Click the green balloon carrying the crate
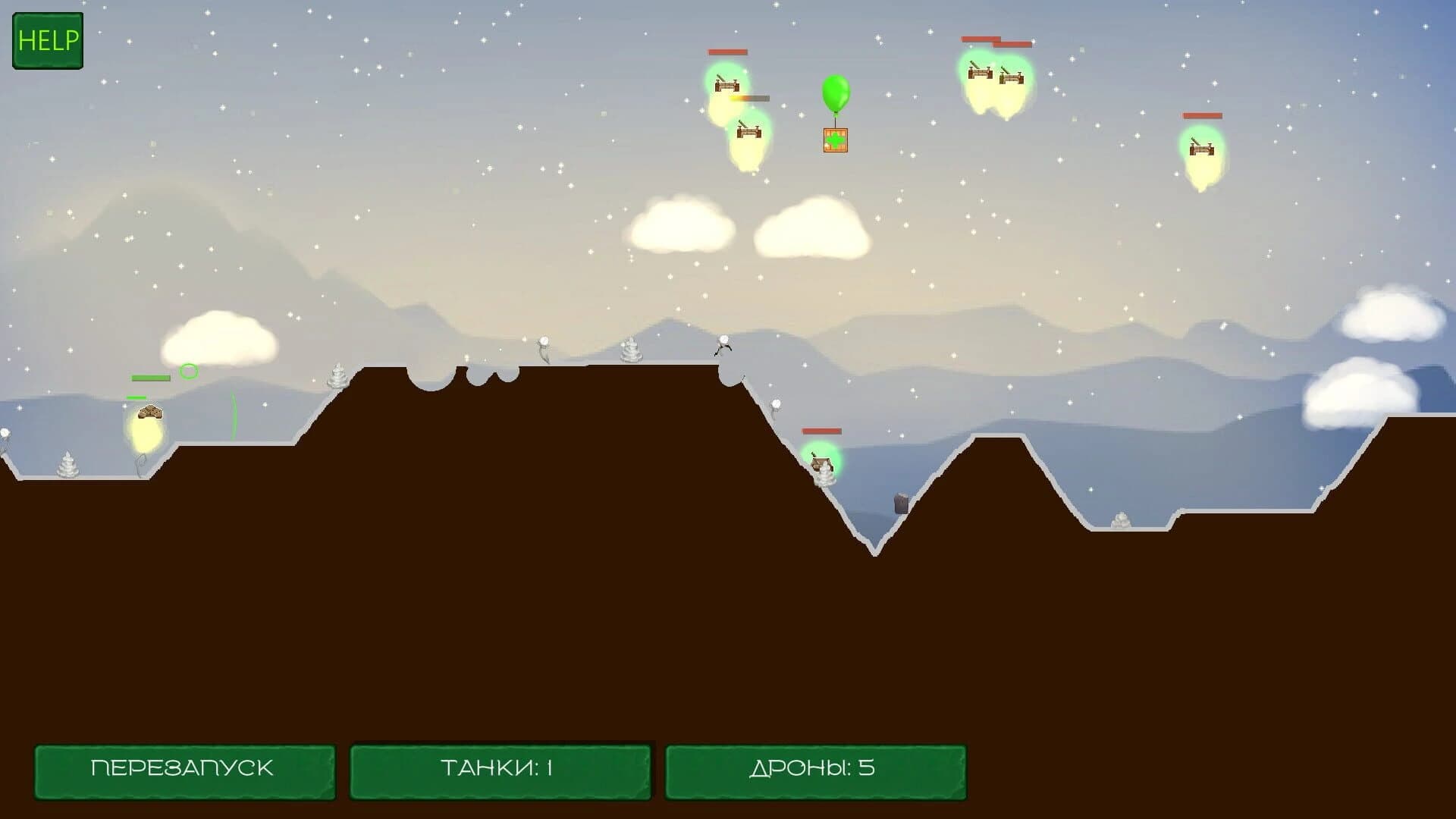Viewport: 1456px width, 819px height. (x=834, y=93)
